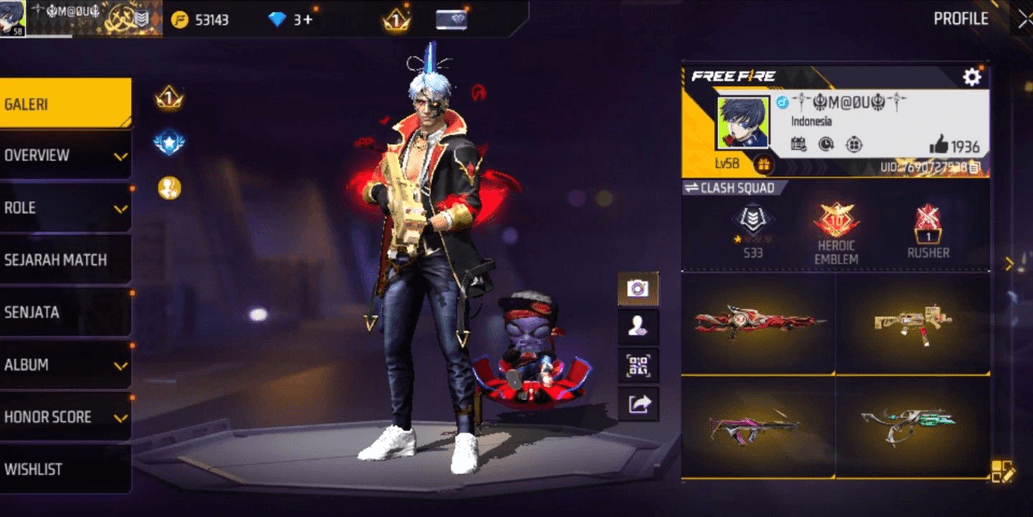Advance with the right arrow chevron
Screen dimensions: 1033x517
1009,263
